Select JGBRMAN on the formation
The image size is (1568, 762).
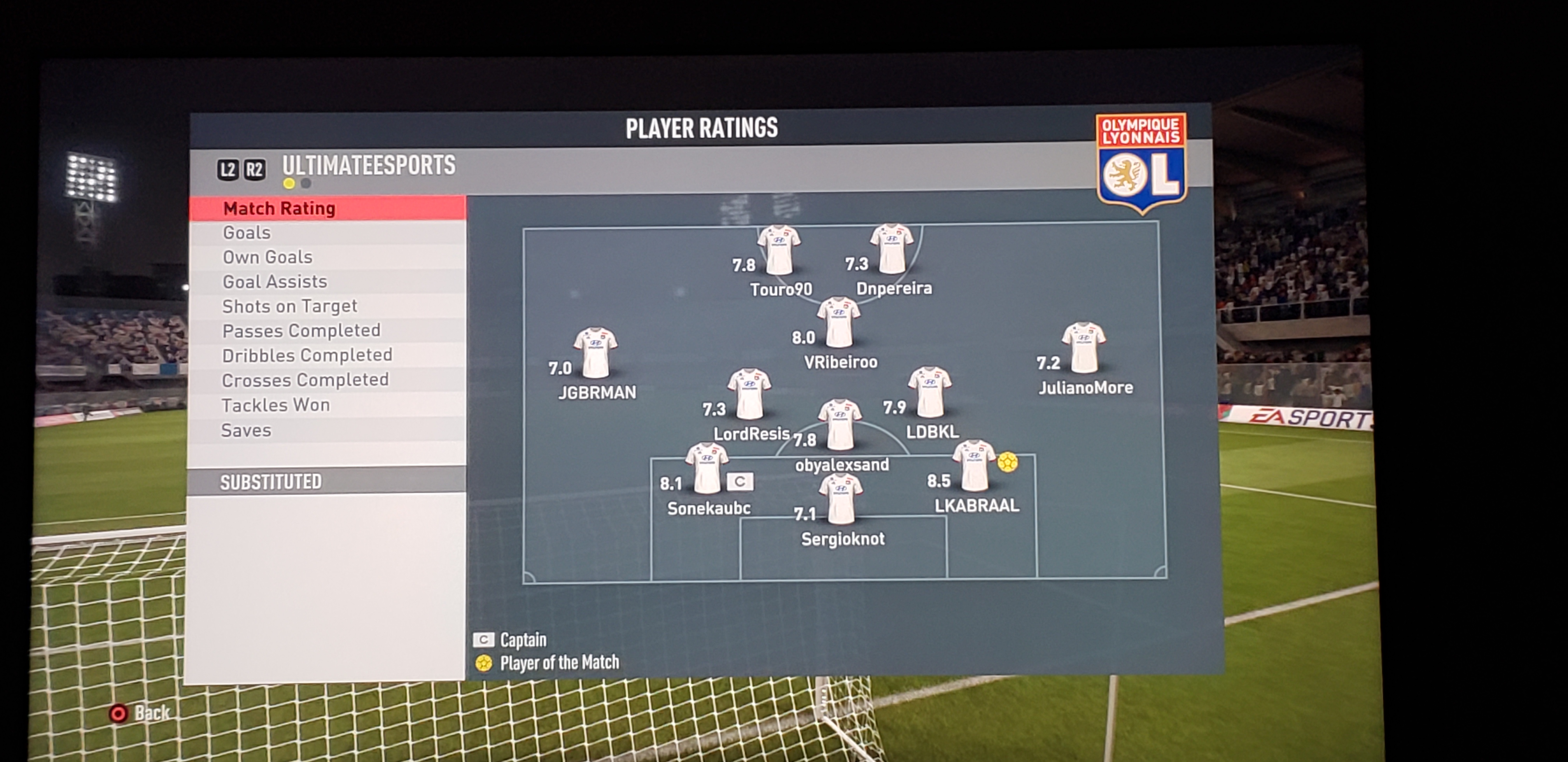click(x=595, y=353)
